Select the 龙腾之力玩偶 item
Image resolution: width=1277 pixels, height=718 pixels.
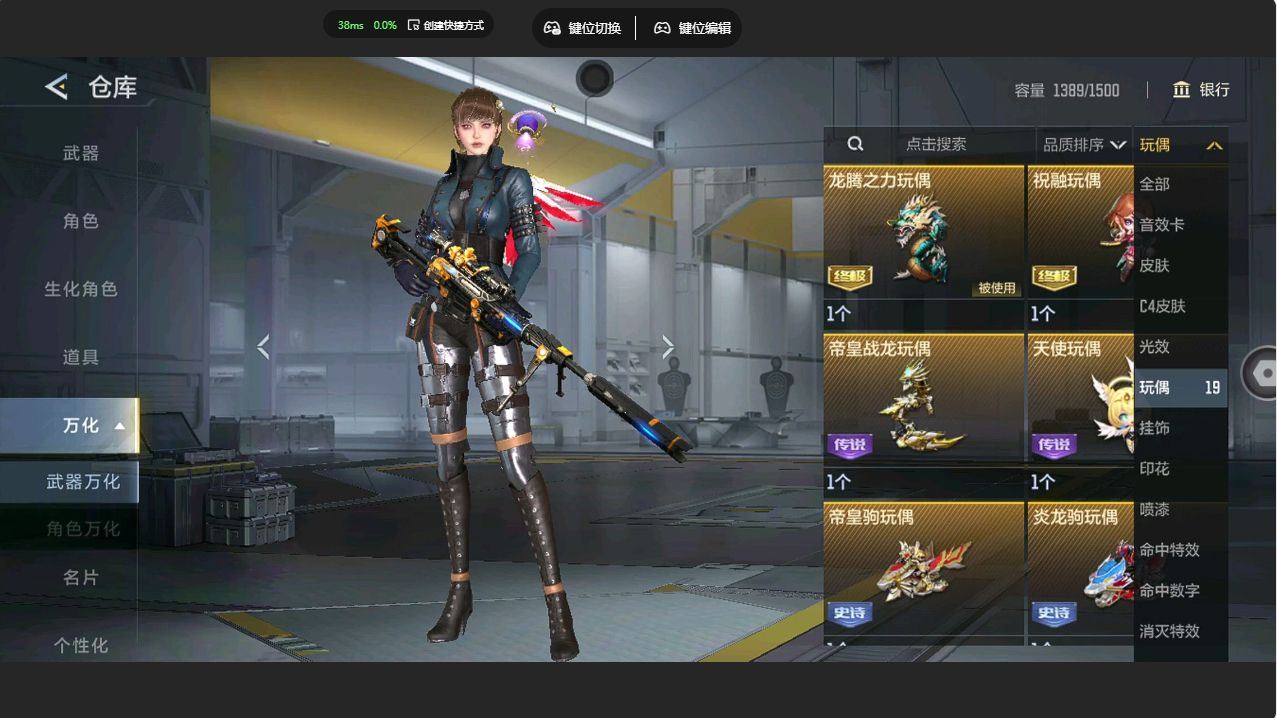point(923,247)
